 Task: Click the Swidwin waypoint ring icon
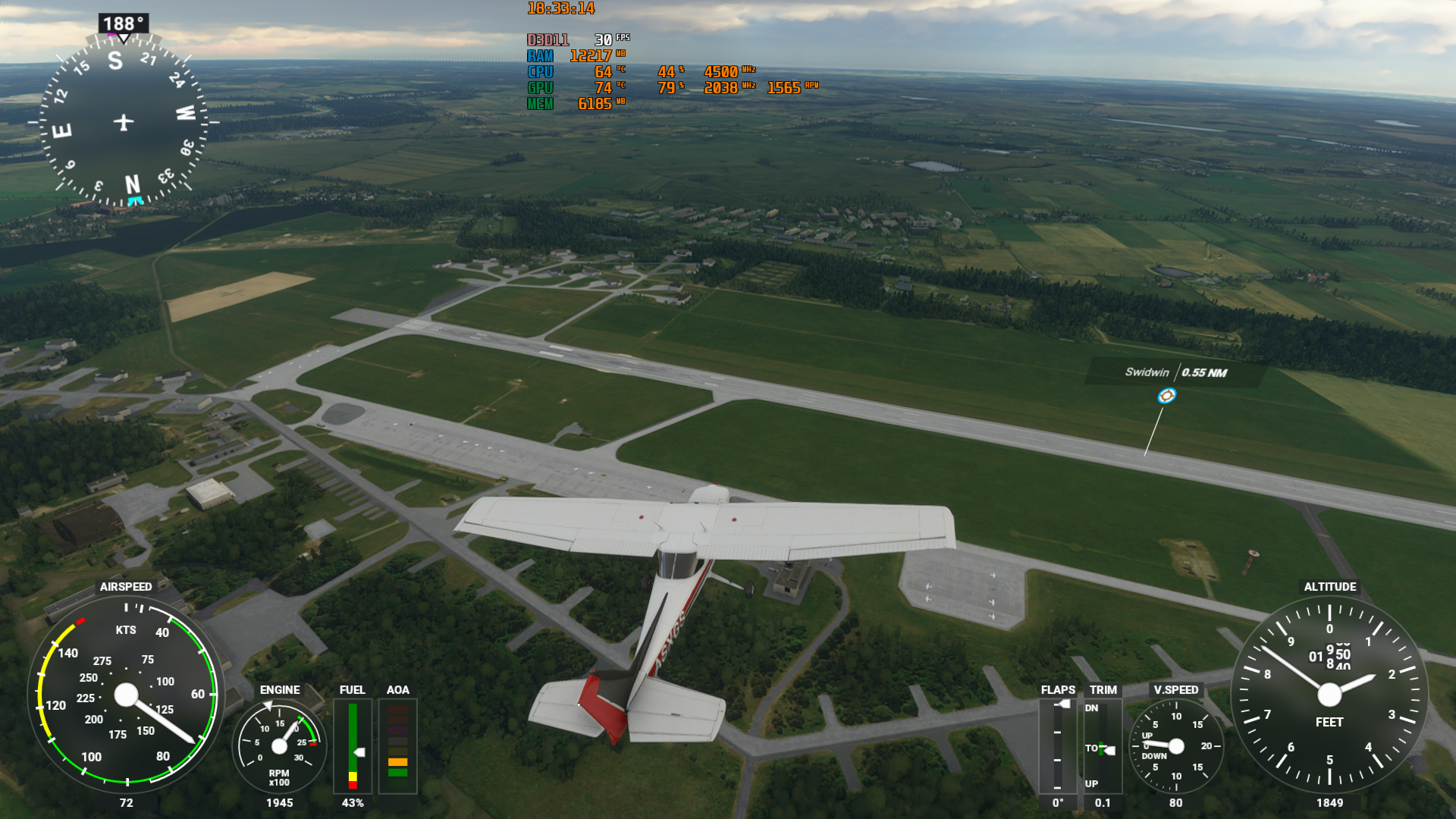(x=1166, y=396)
